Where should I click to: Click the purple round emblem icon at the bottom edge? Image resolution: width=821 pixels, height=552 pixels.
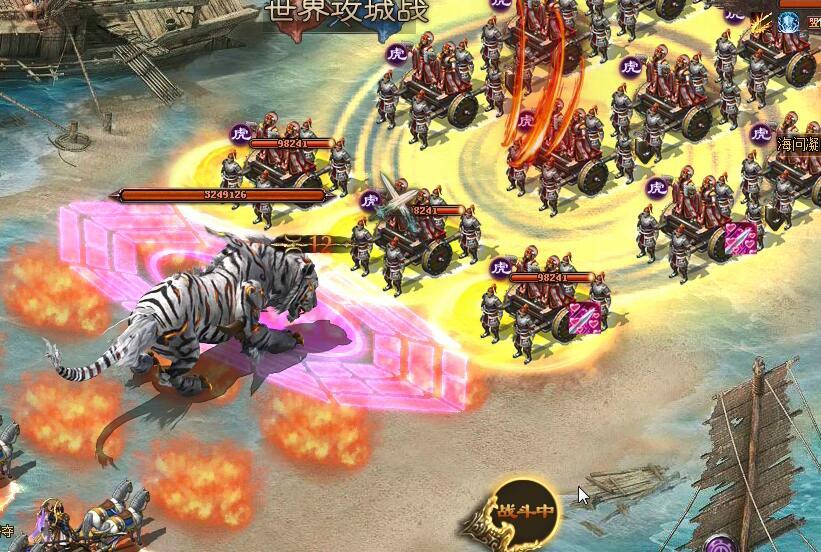click(719, 544)
